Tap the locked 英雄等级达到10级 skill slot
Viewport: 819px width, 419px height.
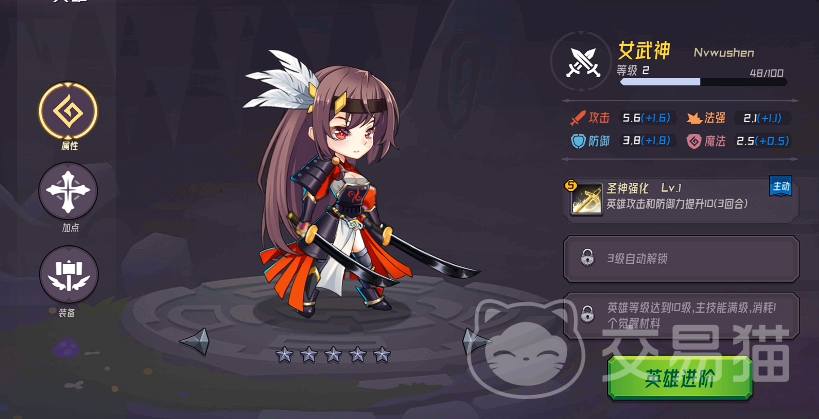682,314
